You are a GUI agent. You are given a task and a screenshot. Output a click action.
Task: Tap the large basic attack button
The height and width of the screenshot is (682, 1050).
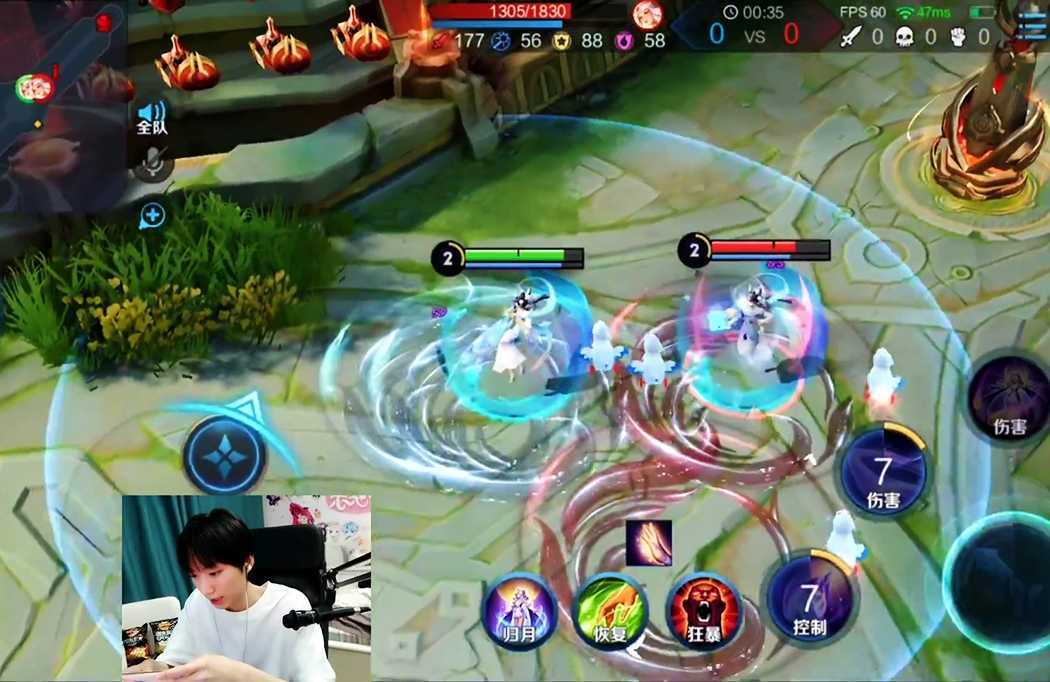coord(1000,582)
